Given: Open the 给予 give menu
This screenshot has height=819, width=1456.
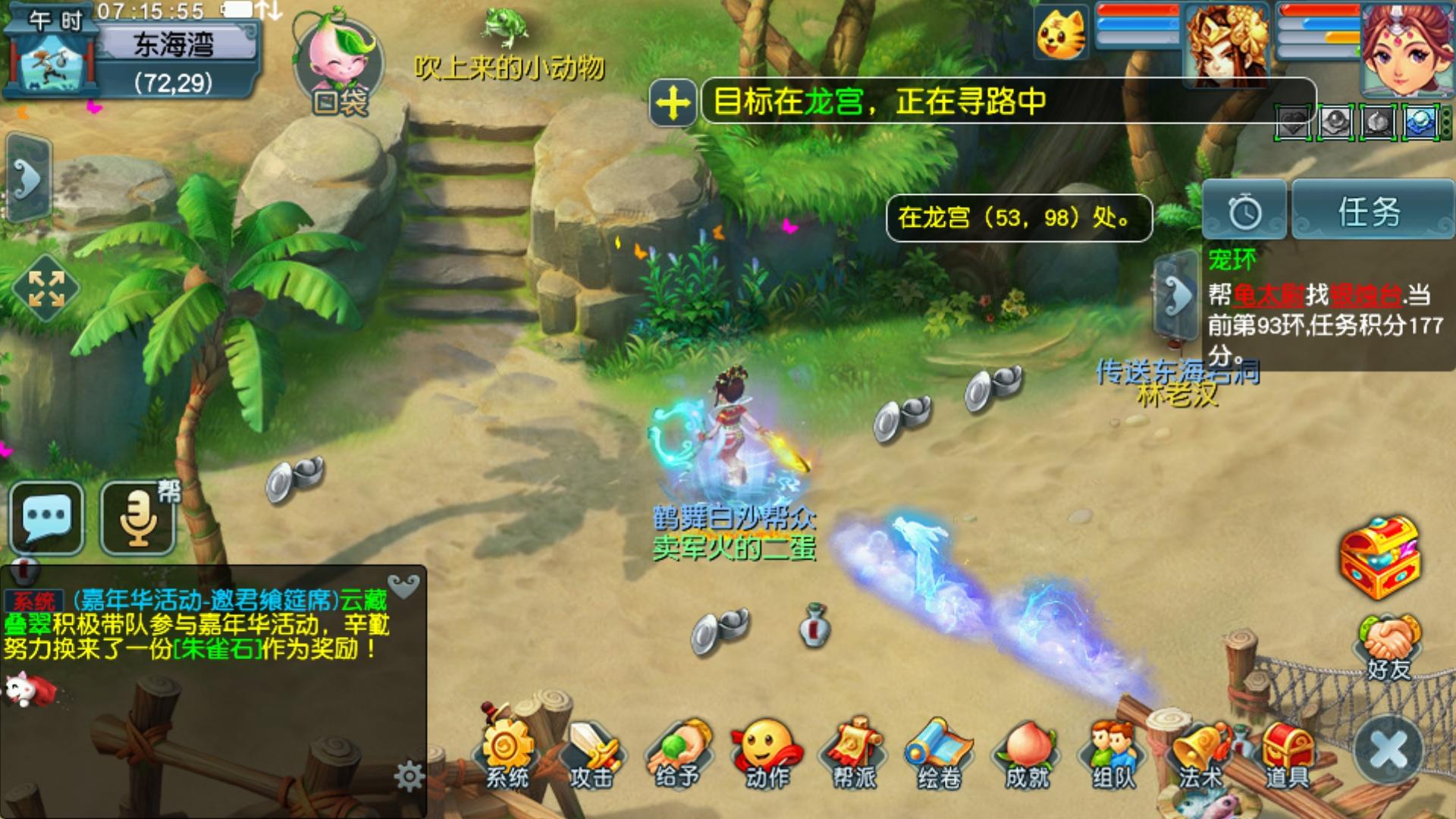Looking at the screenshot, I should [x=678, y=753].
